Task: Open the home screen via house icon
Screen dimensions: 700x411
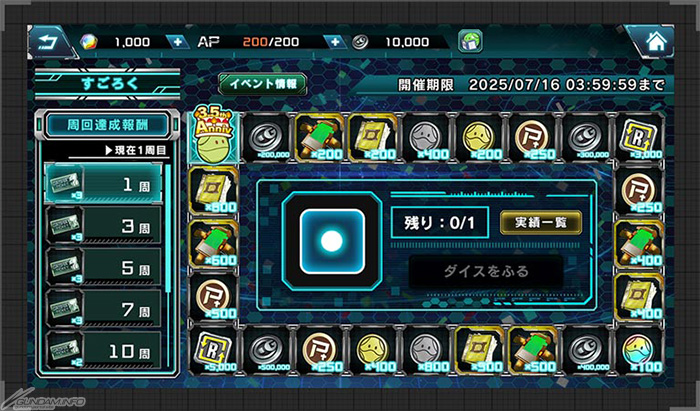Action: click(x=656, y=42)
